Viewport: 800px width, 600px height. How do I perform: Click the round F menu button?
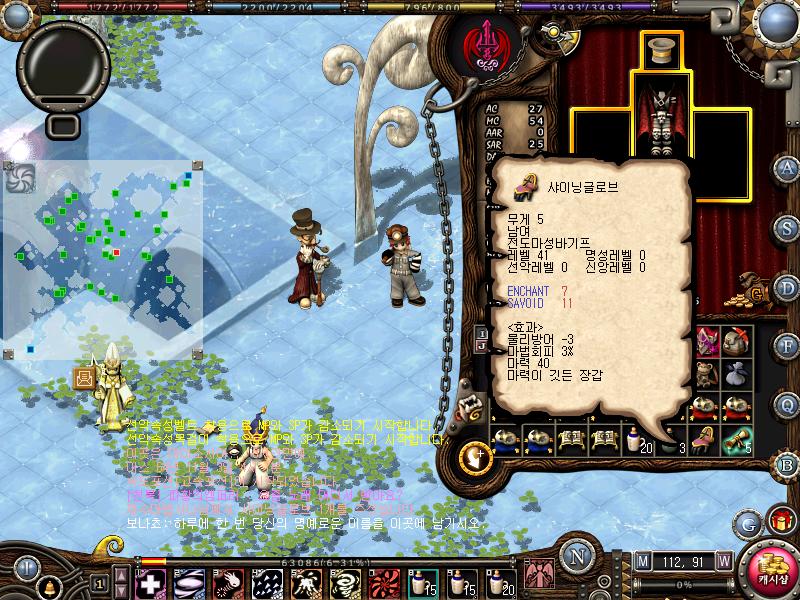tap(787, 345)
